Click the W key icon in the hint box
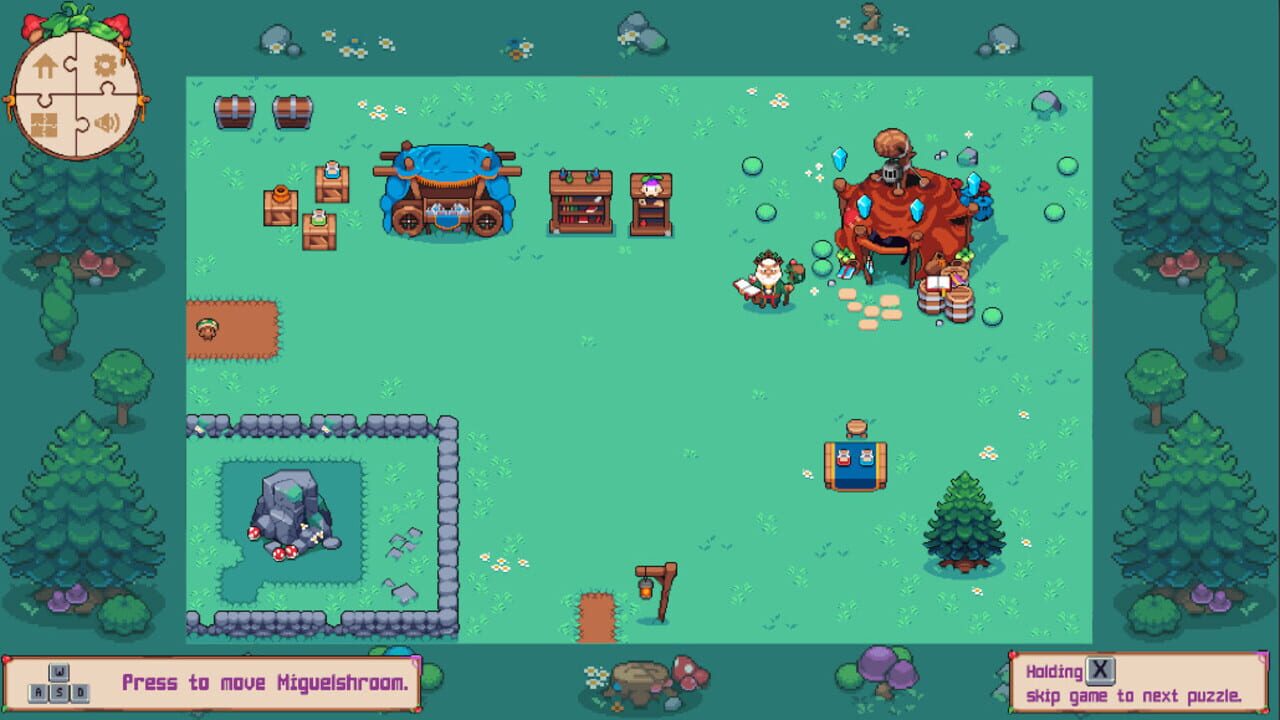 pyautogui.click(x=59, y=672)
